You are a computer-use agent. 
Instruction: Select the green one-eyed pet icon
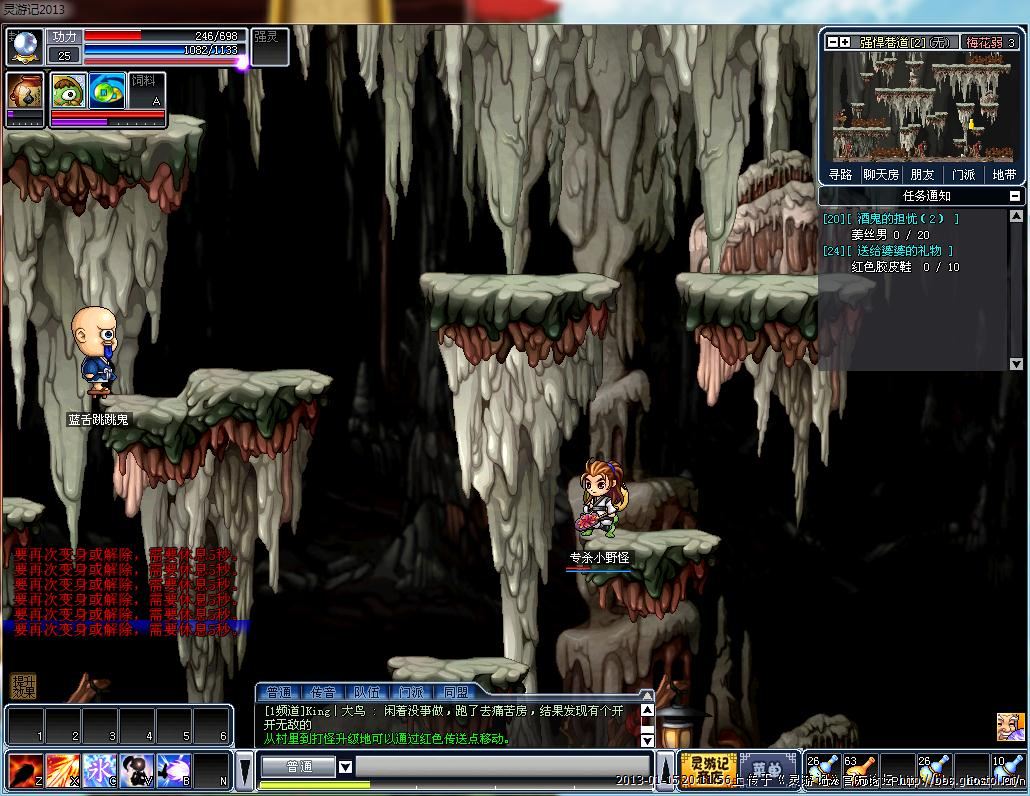pyautogui.click(x=69, y=90)
